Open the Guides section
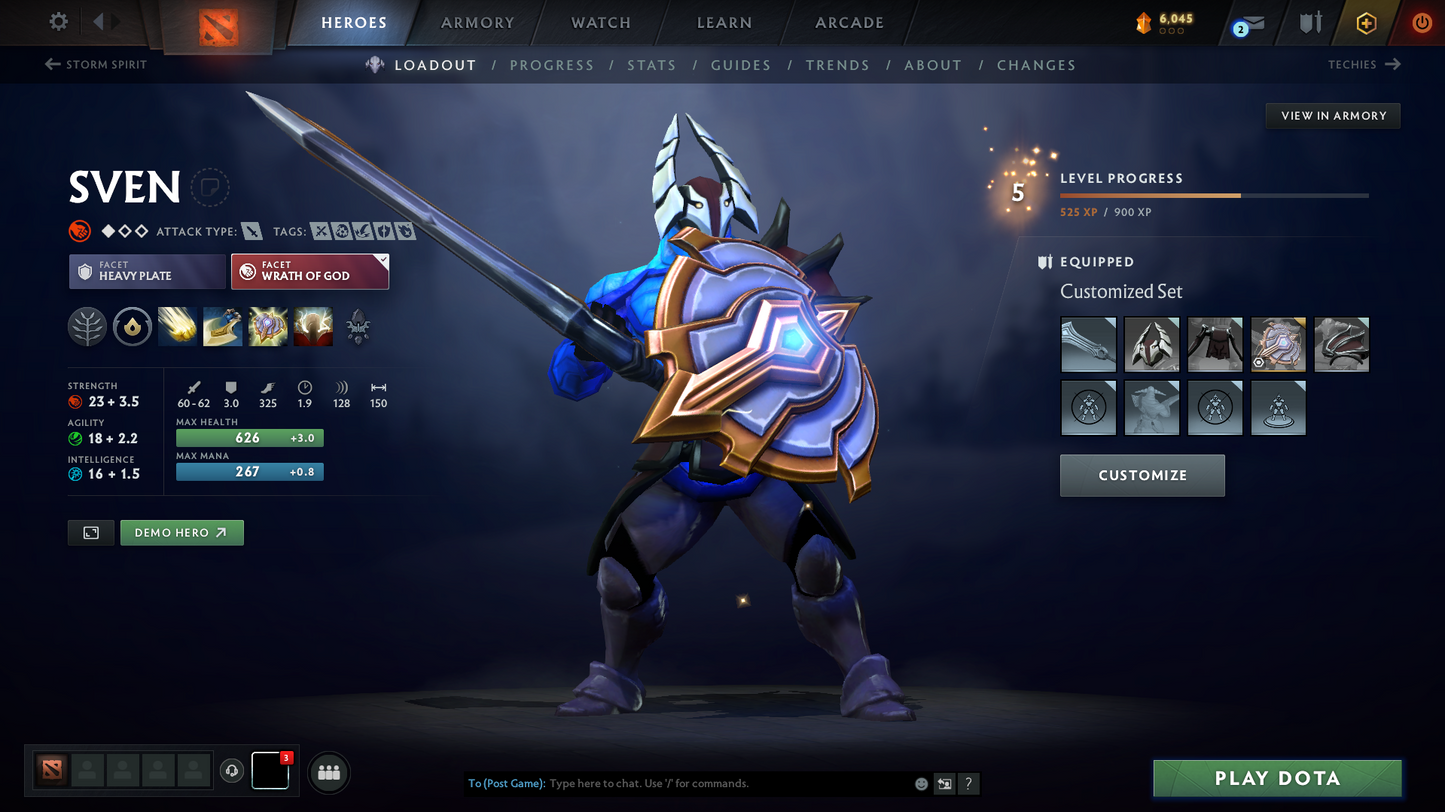Image resolution: width=1445 pixels, height=812 pixels. (x=740, y=65)
